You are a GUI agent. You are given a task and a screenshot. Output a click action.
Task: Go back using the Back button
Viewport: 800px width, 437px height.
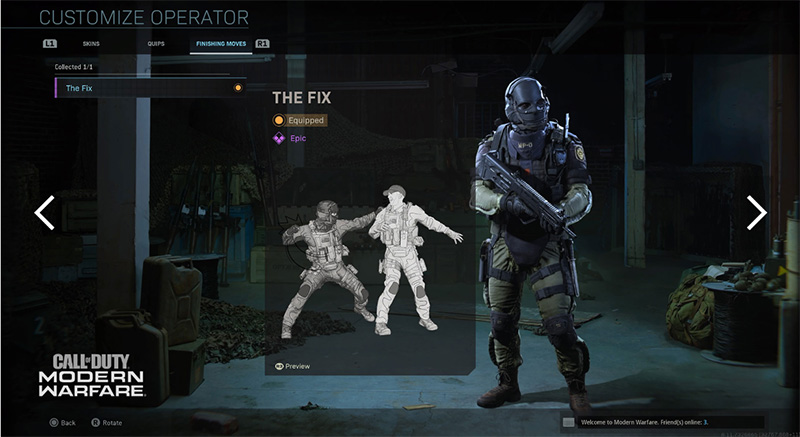[x=62, y=423]
